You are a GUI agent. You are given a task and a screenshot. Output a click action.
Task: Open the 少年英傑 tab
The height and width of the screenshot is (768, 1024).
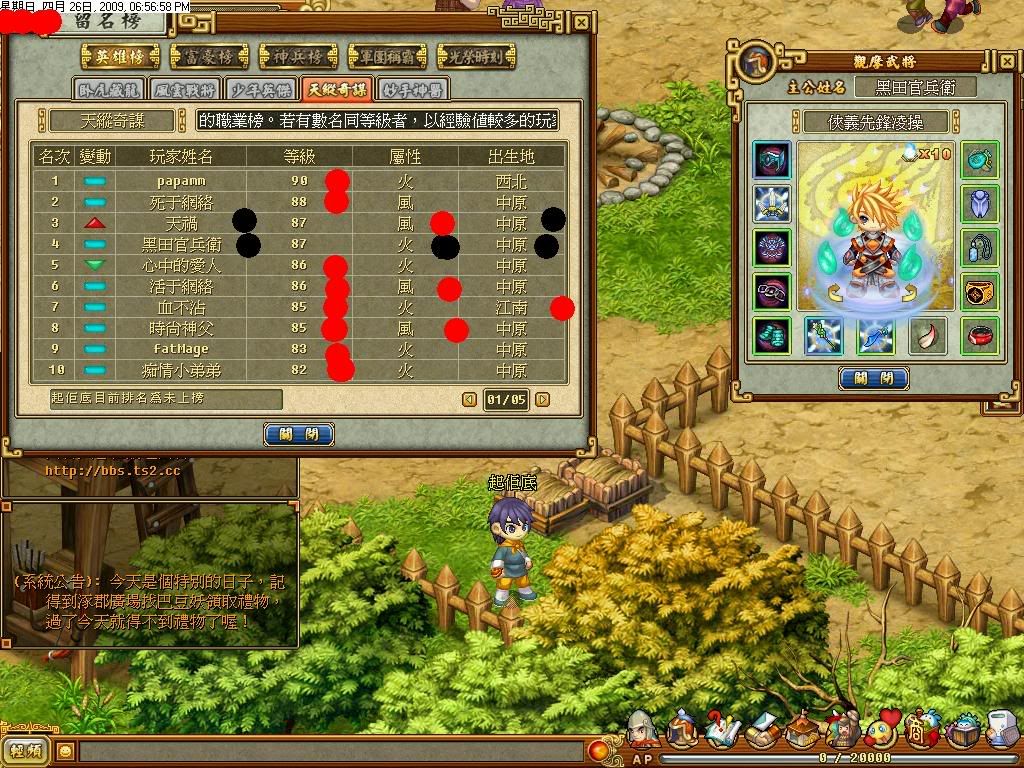click(261, 89)
